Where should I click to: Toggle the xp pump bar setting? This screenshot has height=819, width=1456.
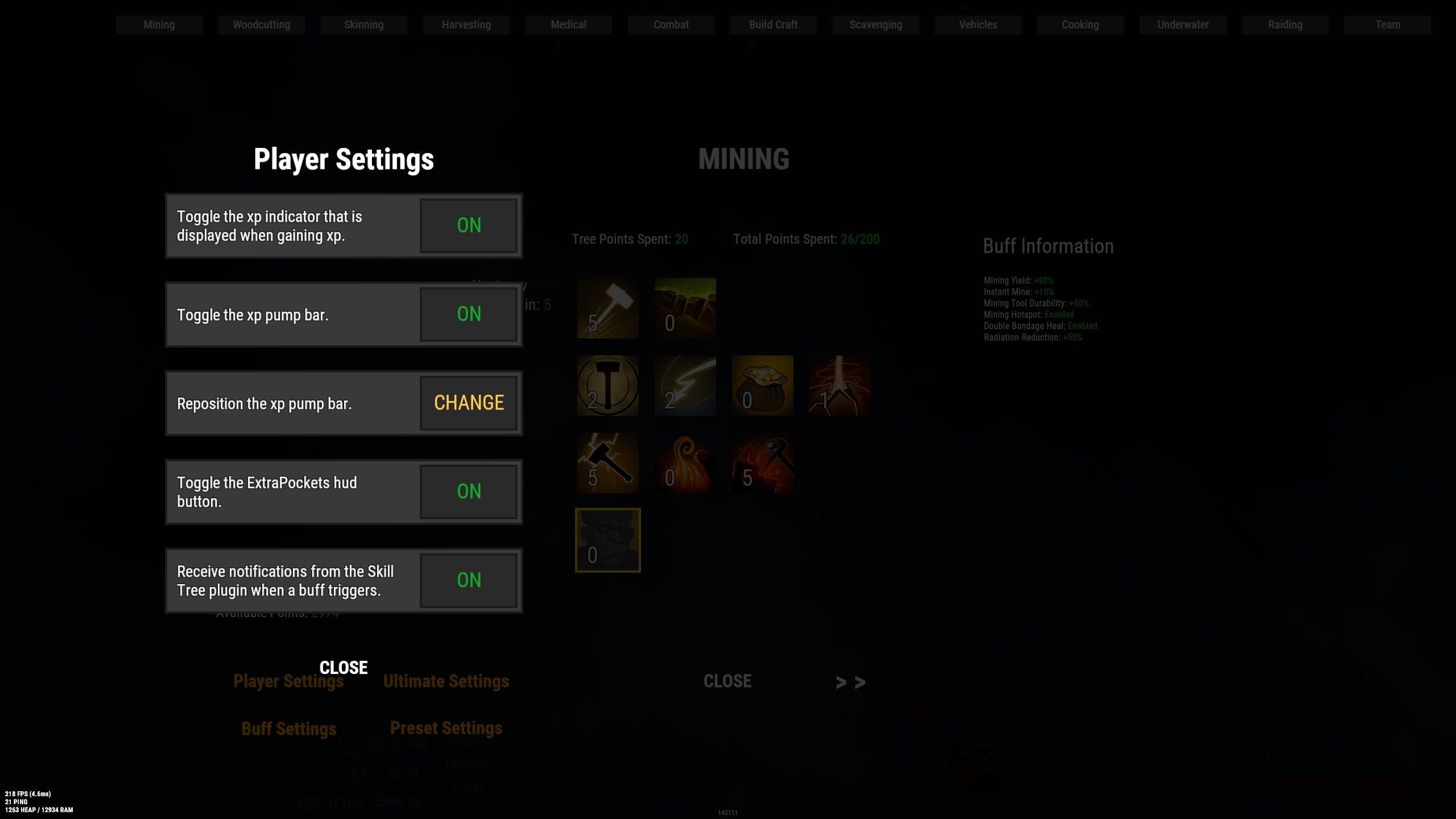(469, 314)
